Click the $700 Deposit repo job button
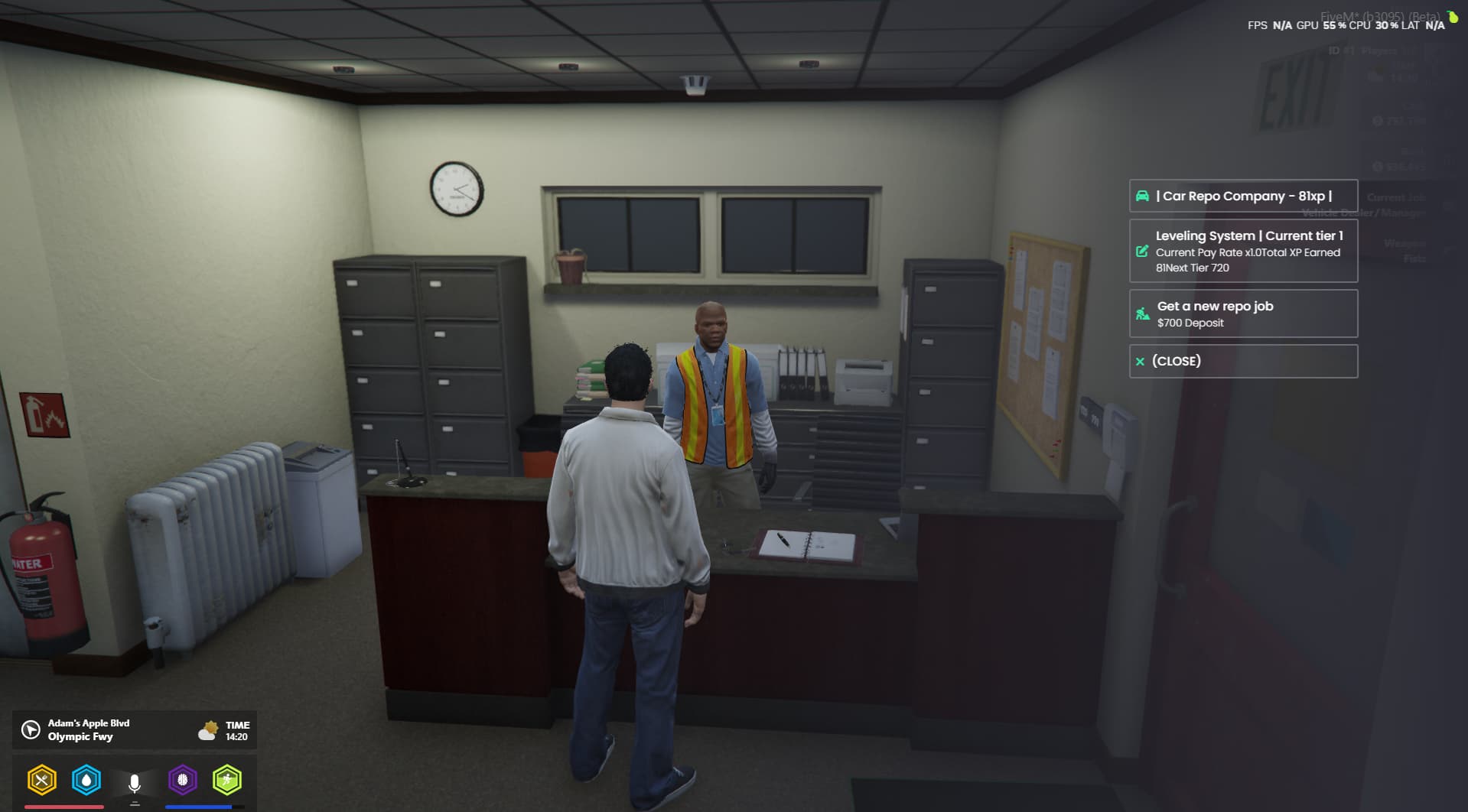 coord(1242,313)
